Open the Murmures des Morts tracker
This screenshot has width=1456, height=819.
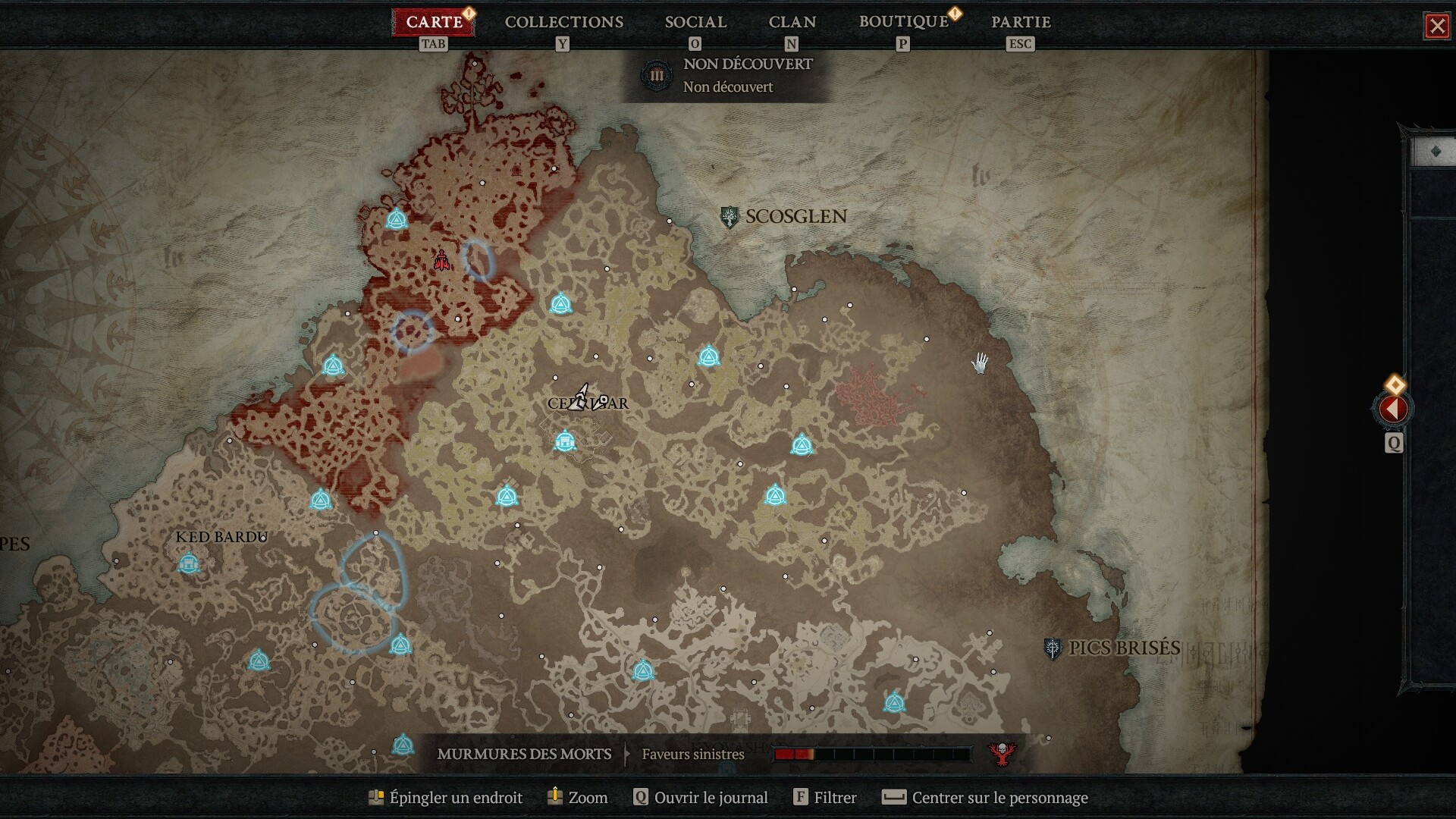point(524,755)
